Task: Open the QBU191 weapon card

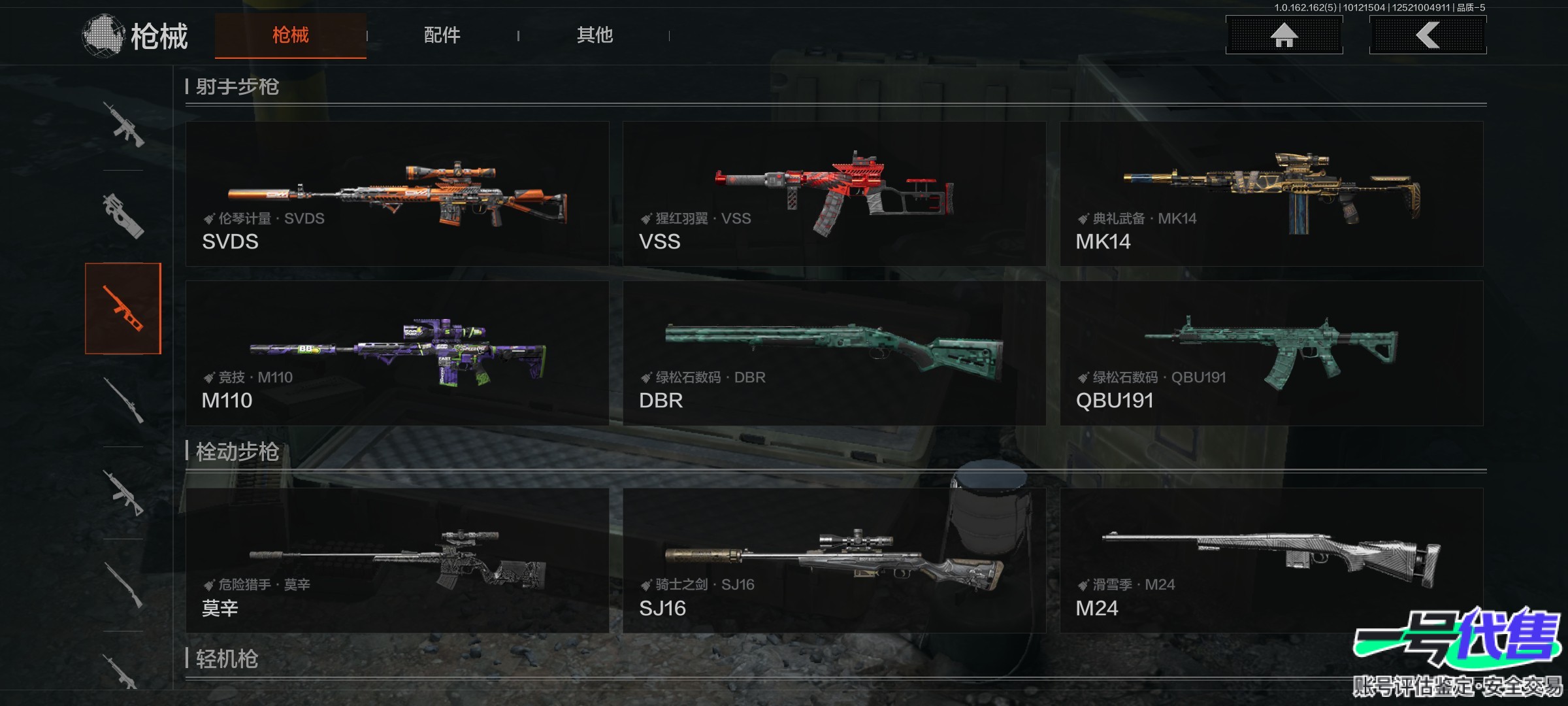Action: pos(1271,353)
